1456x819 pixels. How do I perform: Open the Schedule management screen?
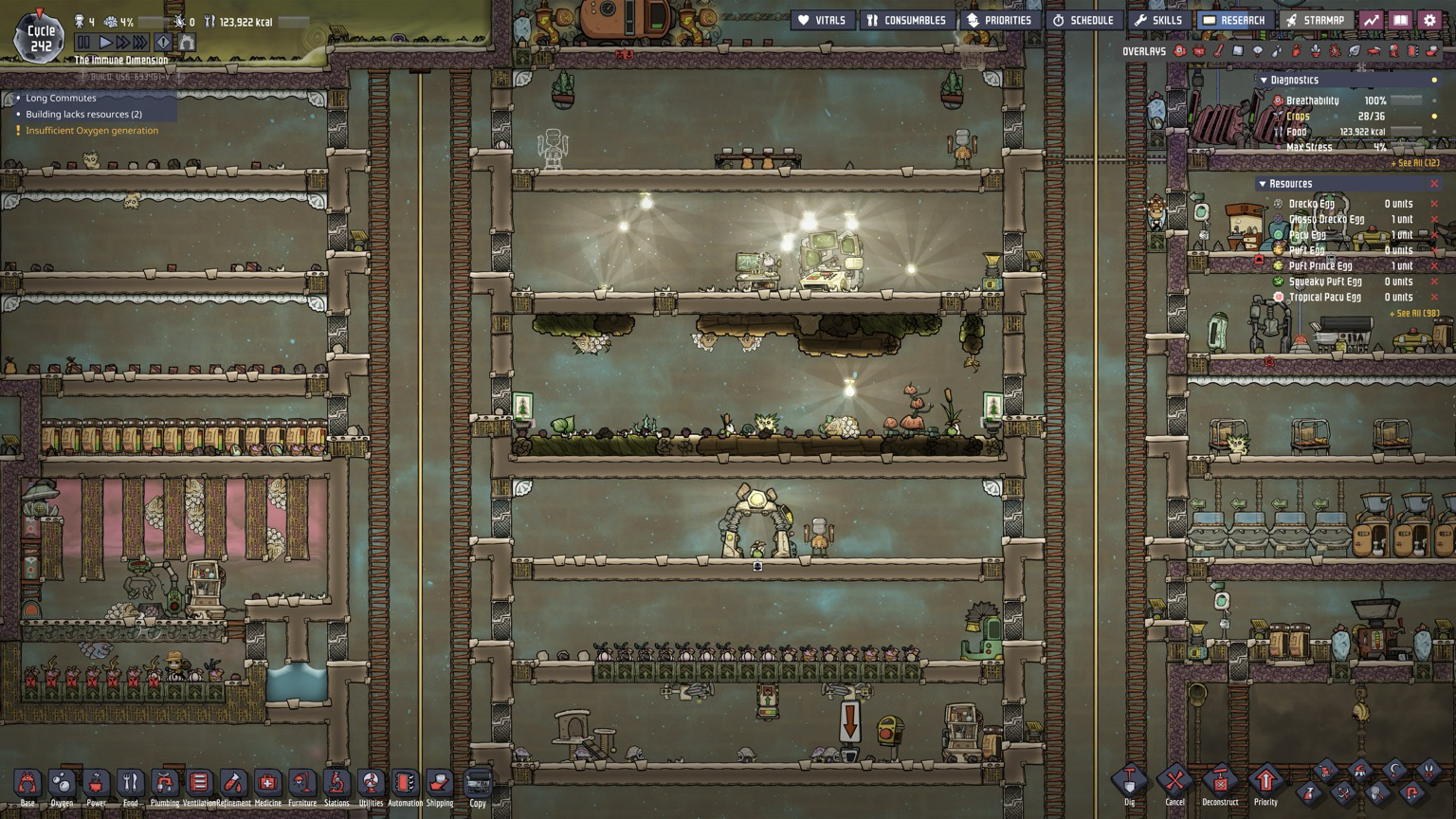1083,20
